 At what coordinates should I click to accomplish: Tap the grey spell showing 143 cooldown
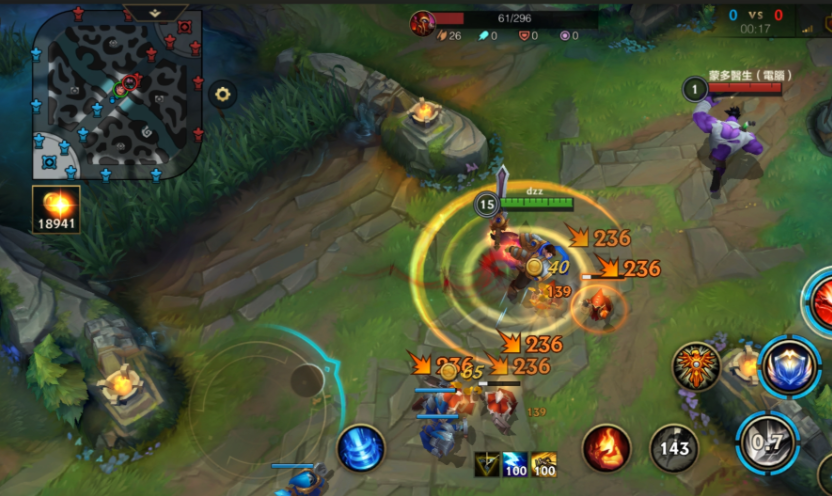(x=674, y=448)
